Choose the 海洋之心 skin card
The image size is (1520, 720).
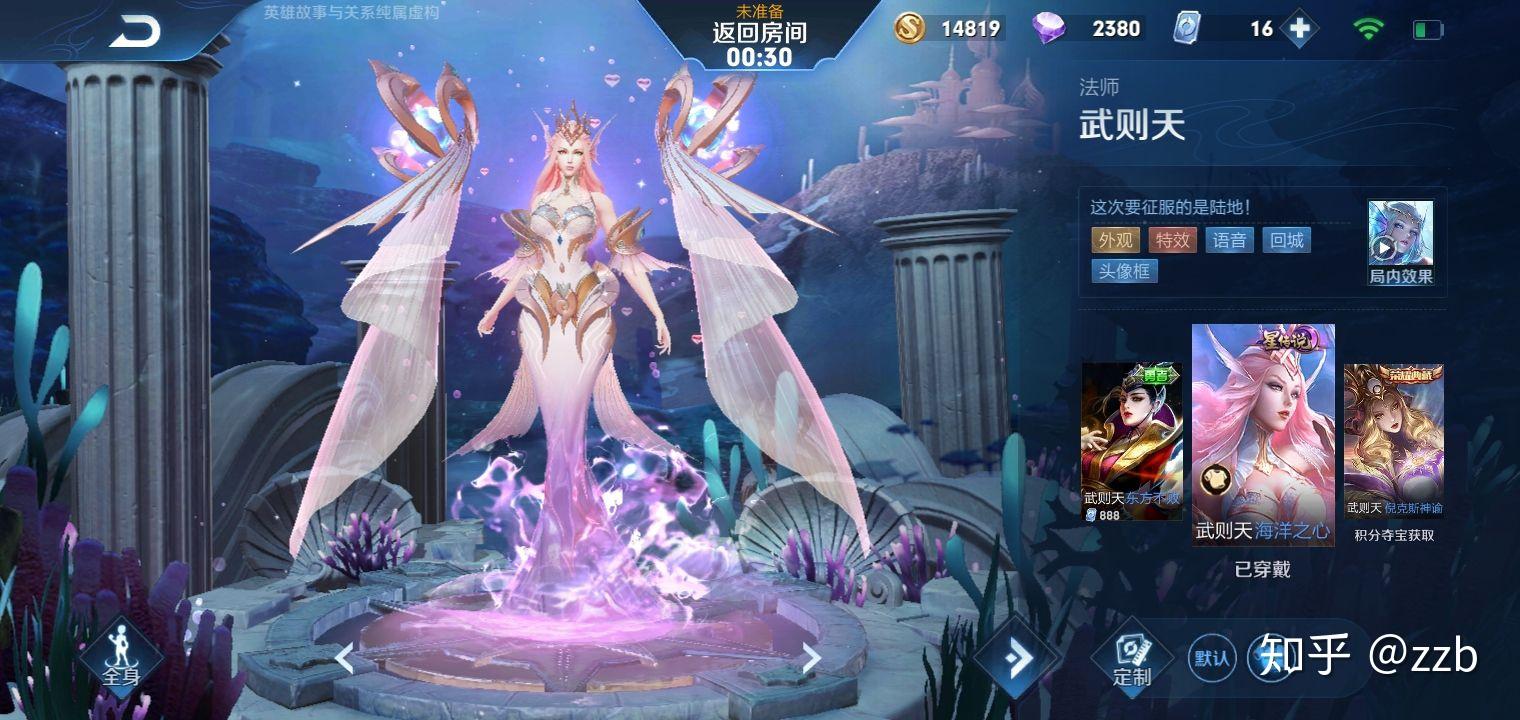point(1263,435)
